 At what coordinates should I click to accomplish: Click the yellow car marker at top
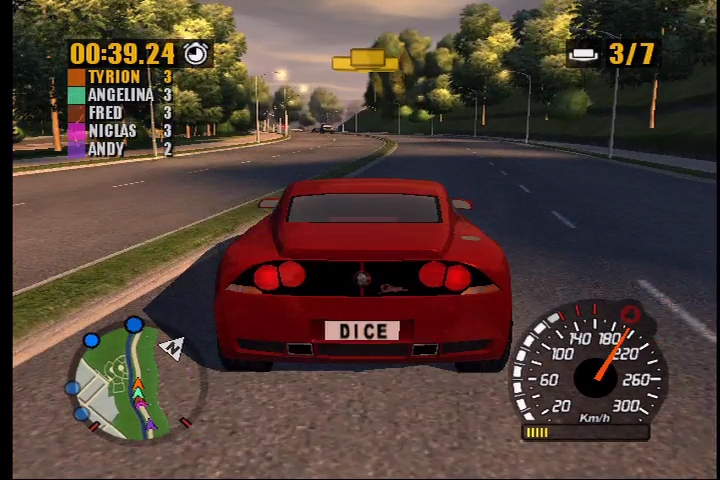tap(365, 60)
